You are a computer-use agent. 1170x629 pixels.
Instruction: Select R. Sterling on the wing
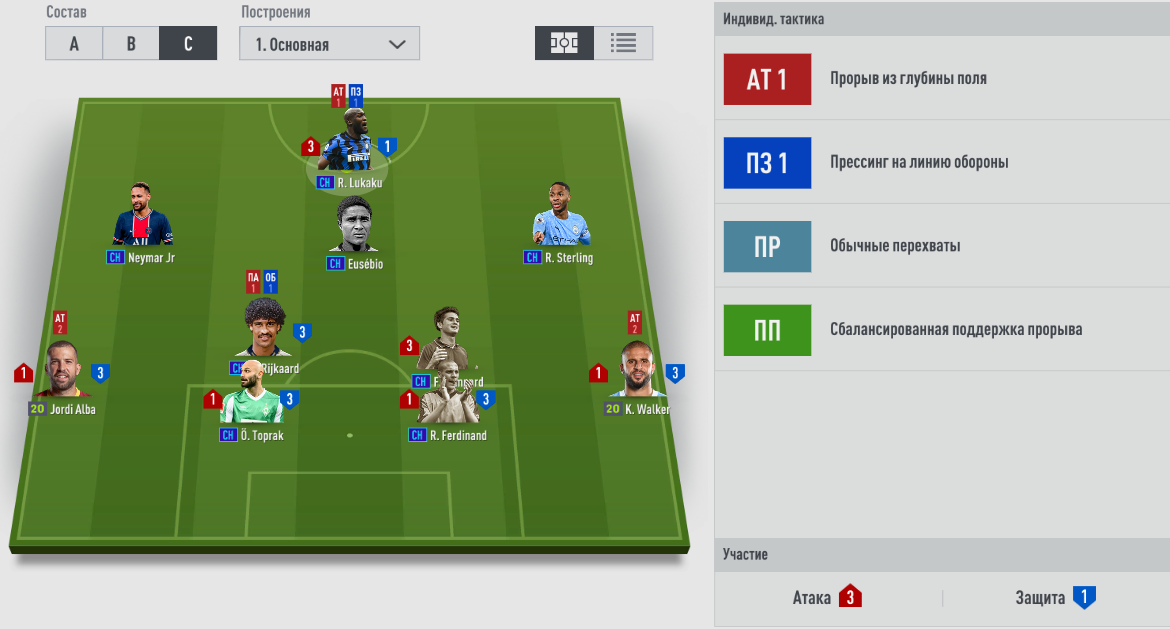[x=561, y=218]
